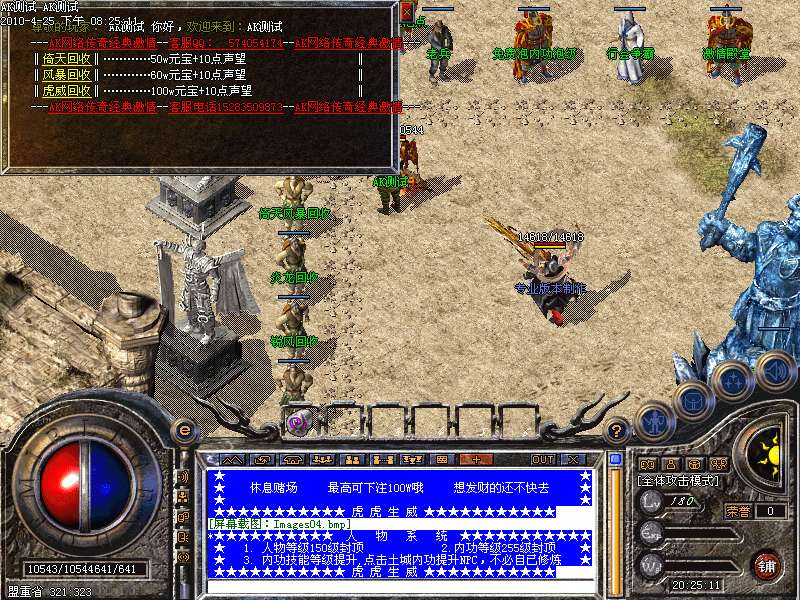Open the skills round button with four stars
The height and width of the screenshot is (600, 800).
click(x=734, y=380)
